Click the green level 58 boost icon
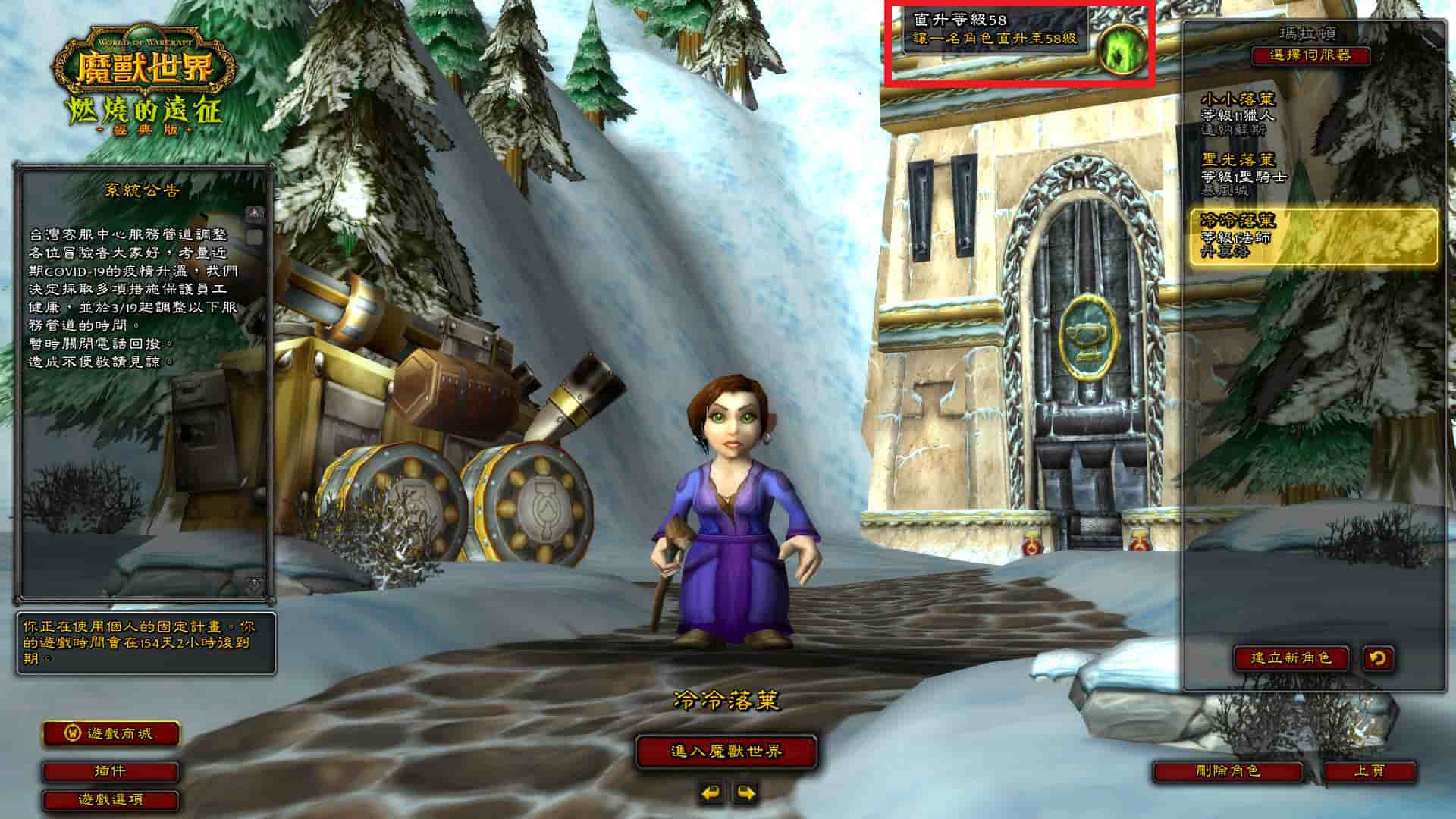This screenshot has height=819, width=1456. pos(1122,49)
